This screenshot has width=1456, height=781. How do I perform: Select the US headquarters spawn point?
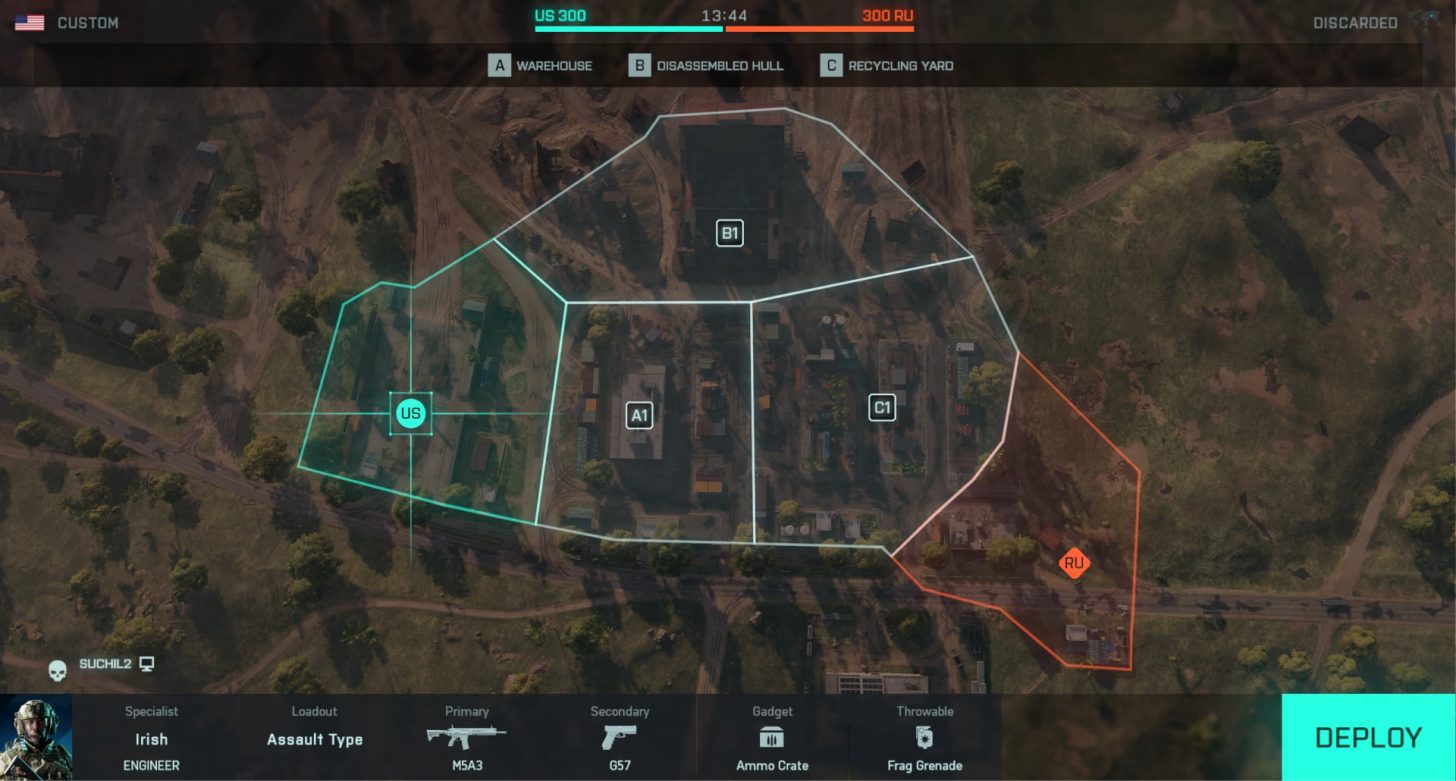[x=410, y=414]
